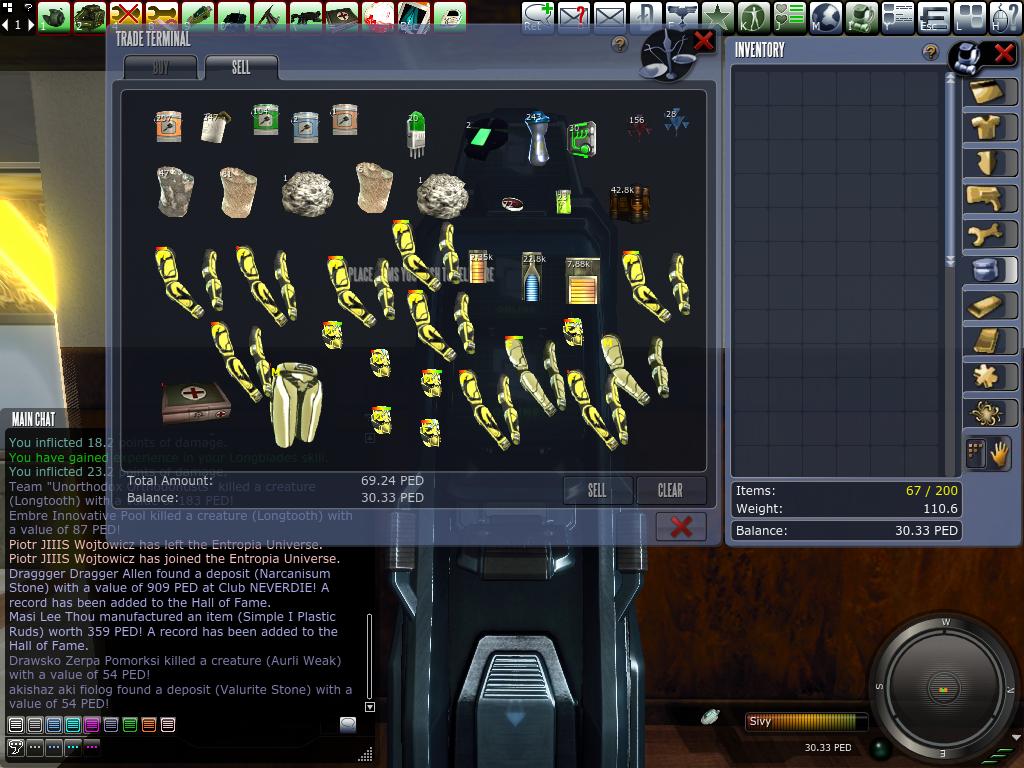Open the tools category with the wrench icon
This screenshot has height=768, width=1024.
(990, 233)
